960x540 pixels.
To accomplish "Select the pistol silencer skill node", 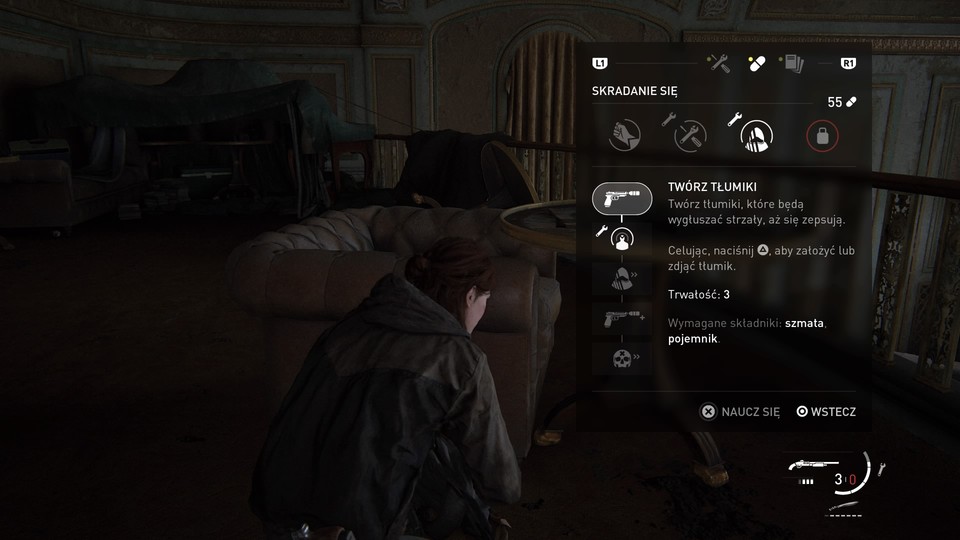I will click(x=622, y=198).
